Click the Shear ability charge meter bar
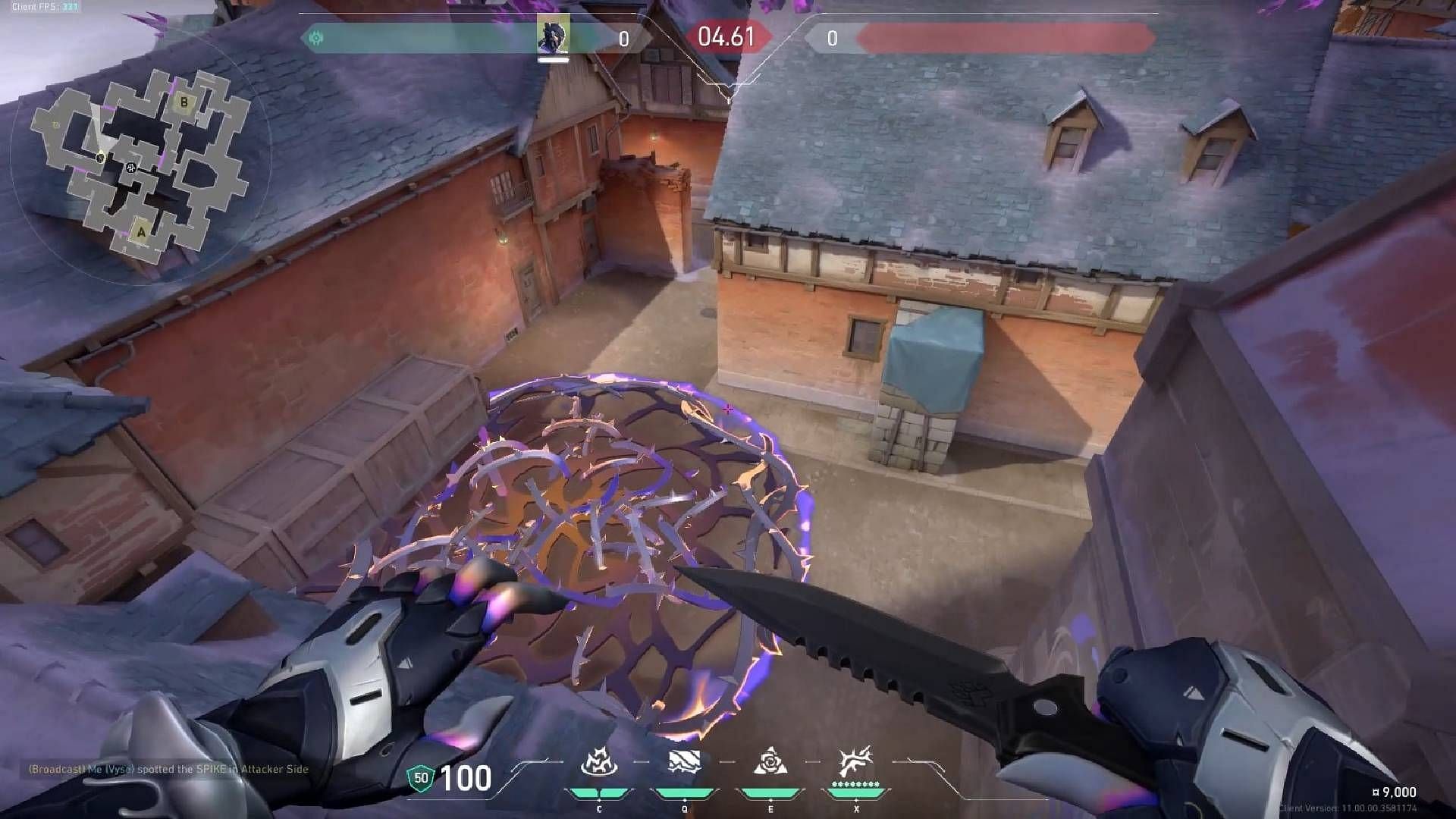Viewport: 1456px width, 819px height. [x=685, y=793]
